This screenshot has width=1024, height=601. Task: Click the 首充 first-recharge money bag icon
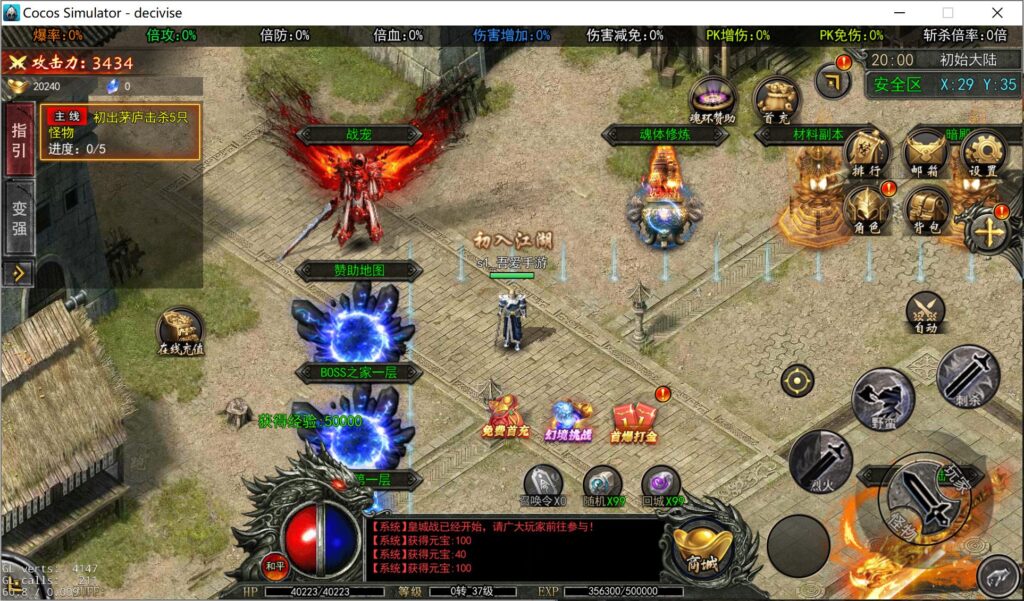[776, 100]
